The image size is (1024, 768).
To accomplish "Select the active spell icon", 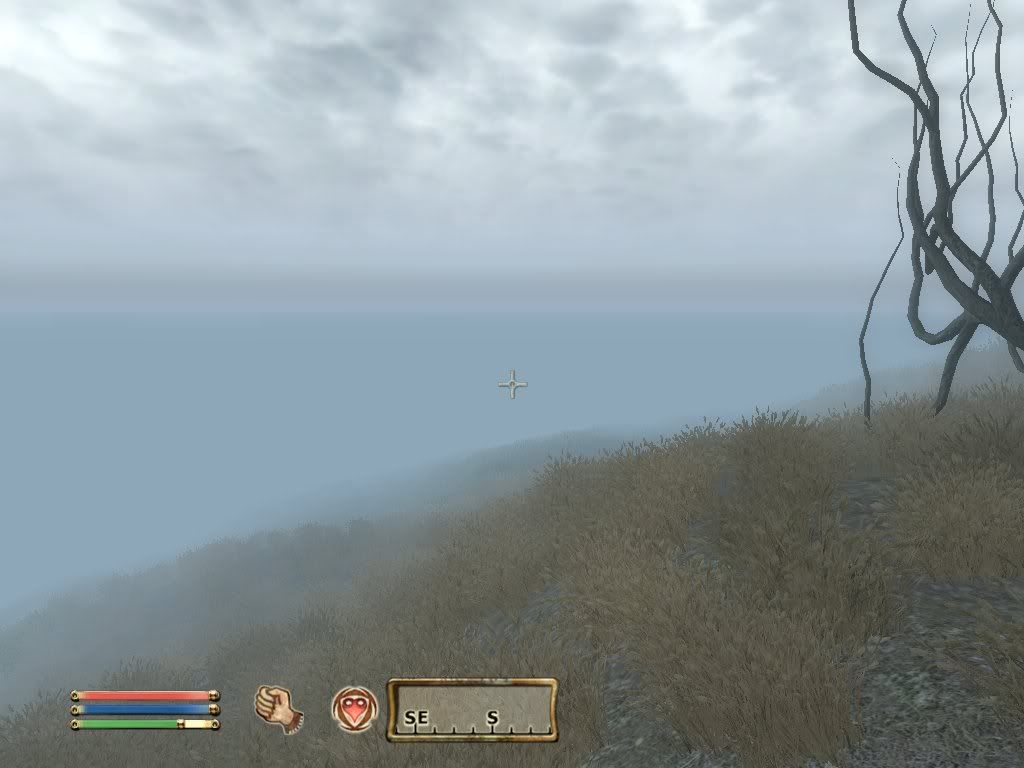I will click(354, 709).
